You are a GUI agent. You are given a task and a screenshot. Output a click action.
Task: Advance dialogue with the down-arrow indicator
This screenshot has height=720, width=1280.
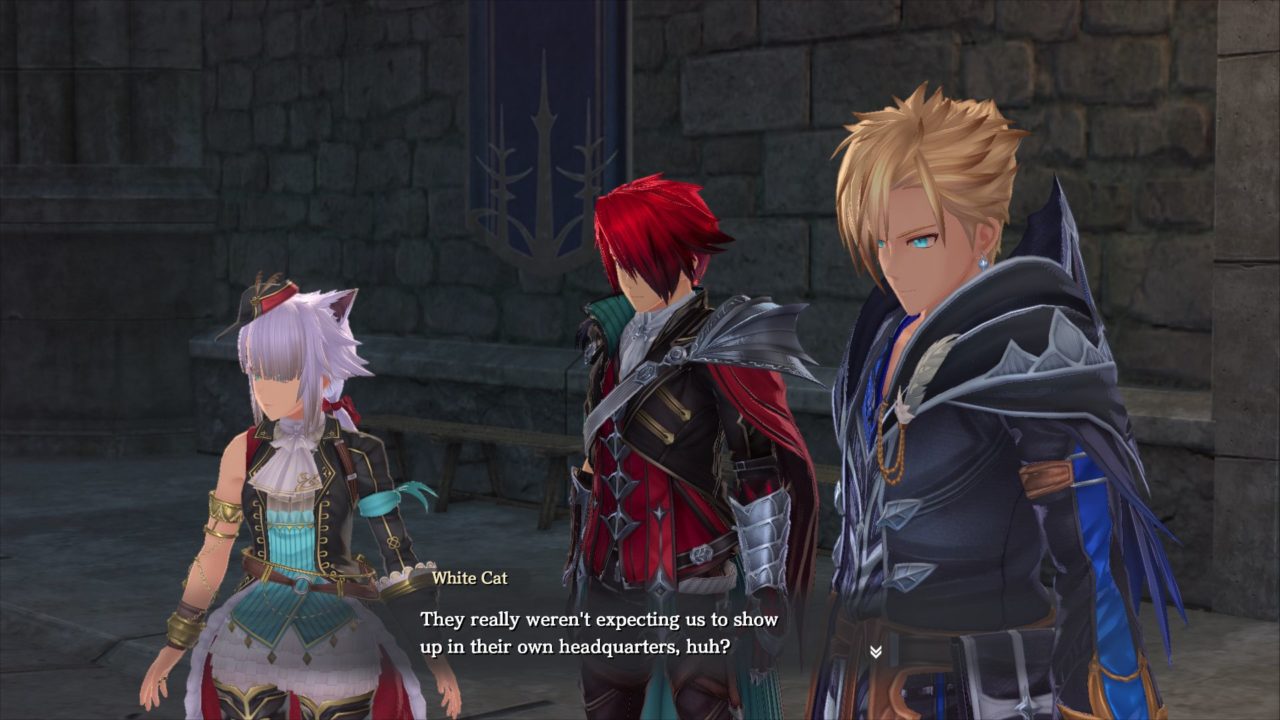point(875,652)
